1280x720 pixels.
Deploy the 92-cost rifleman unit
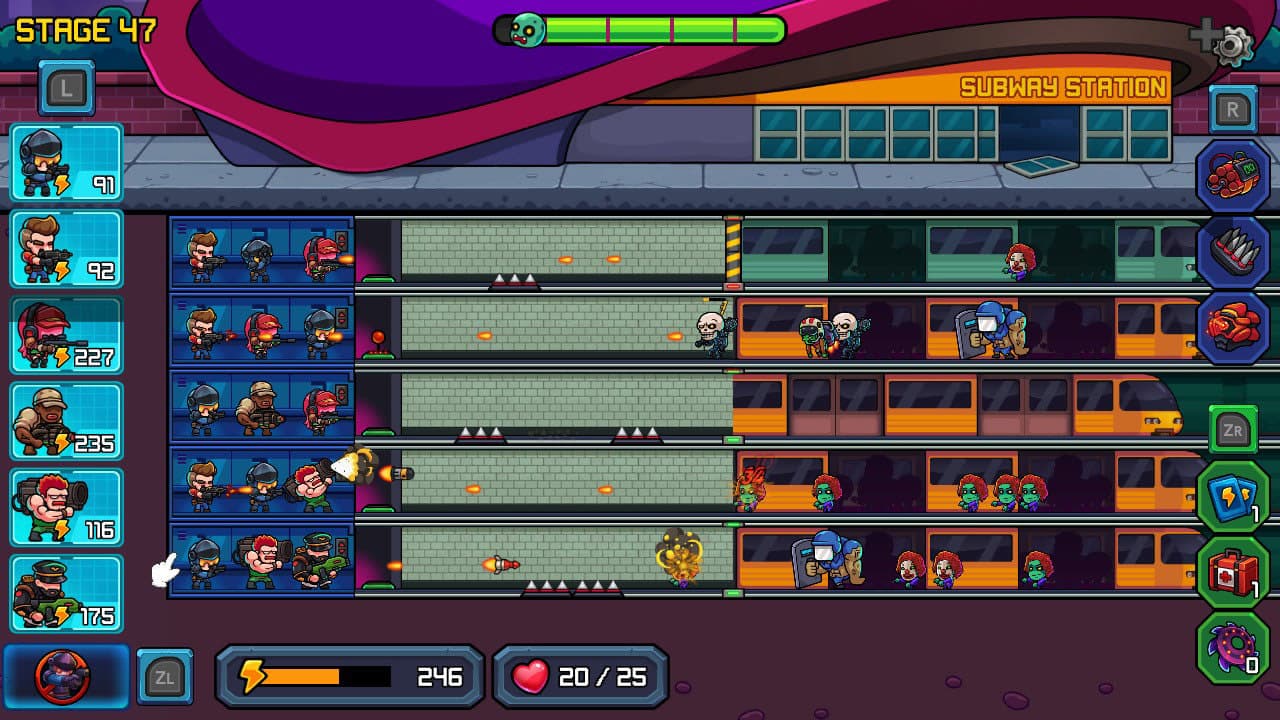point(66,246)
